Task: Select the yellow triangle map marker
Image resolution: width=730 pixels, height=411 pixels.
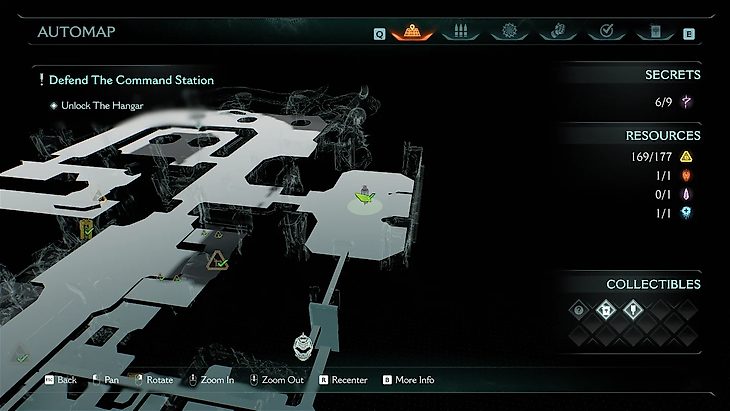Action: (x=217, y=262)
